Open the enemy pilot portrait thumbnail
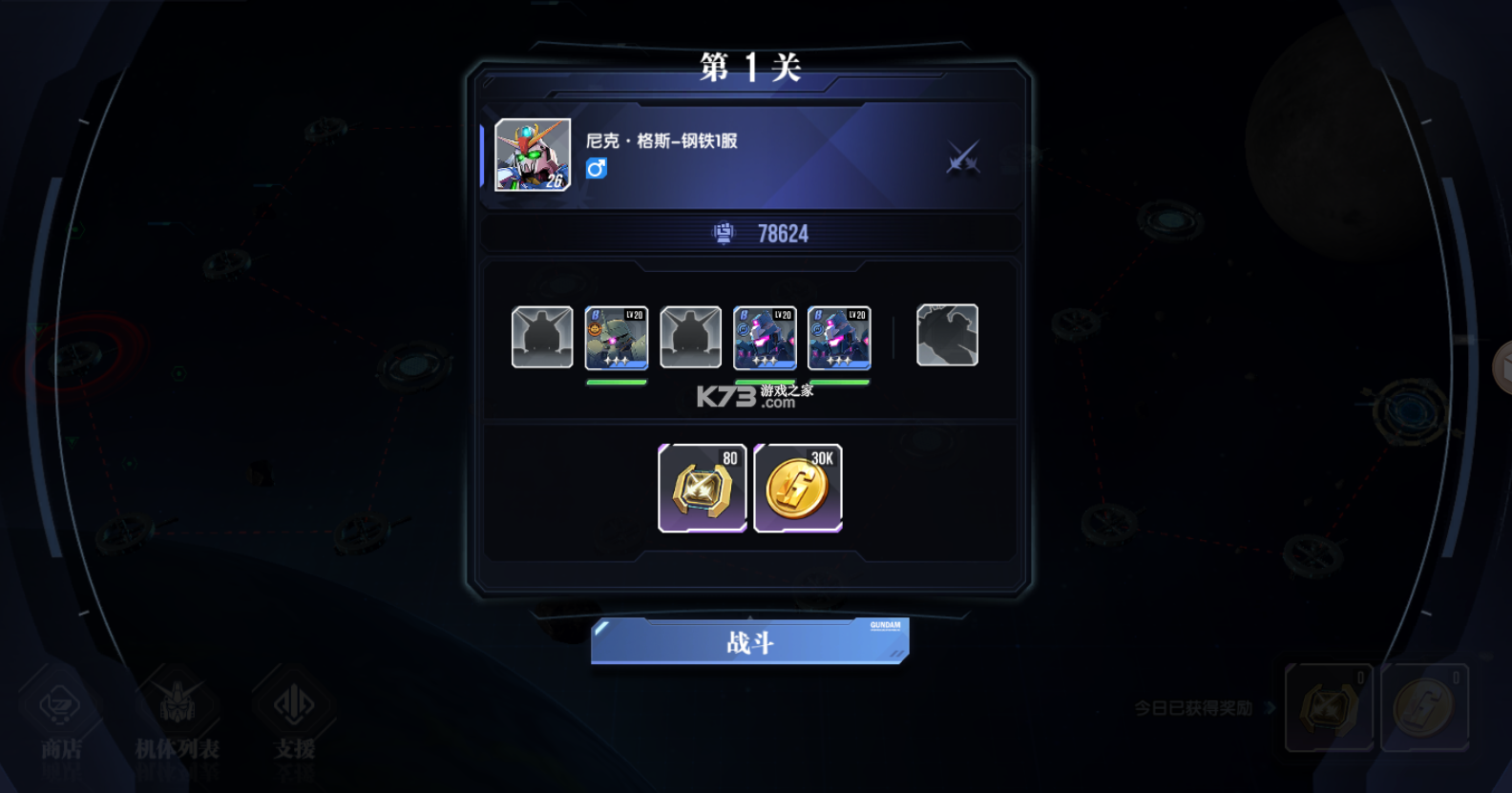 pos(532,153)
